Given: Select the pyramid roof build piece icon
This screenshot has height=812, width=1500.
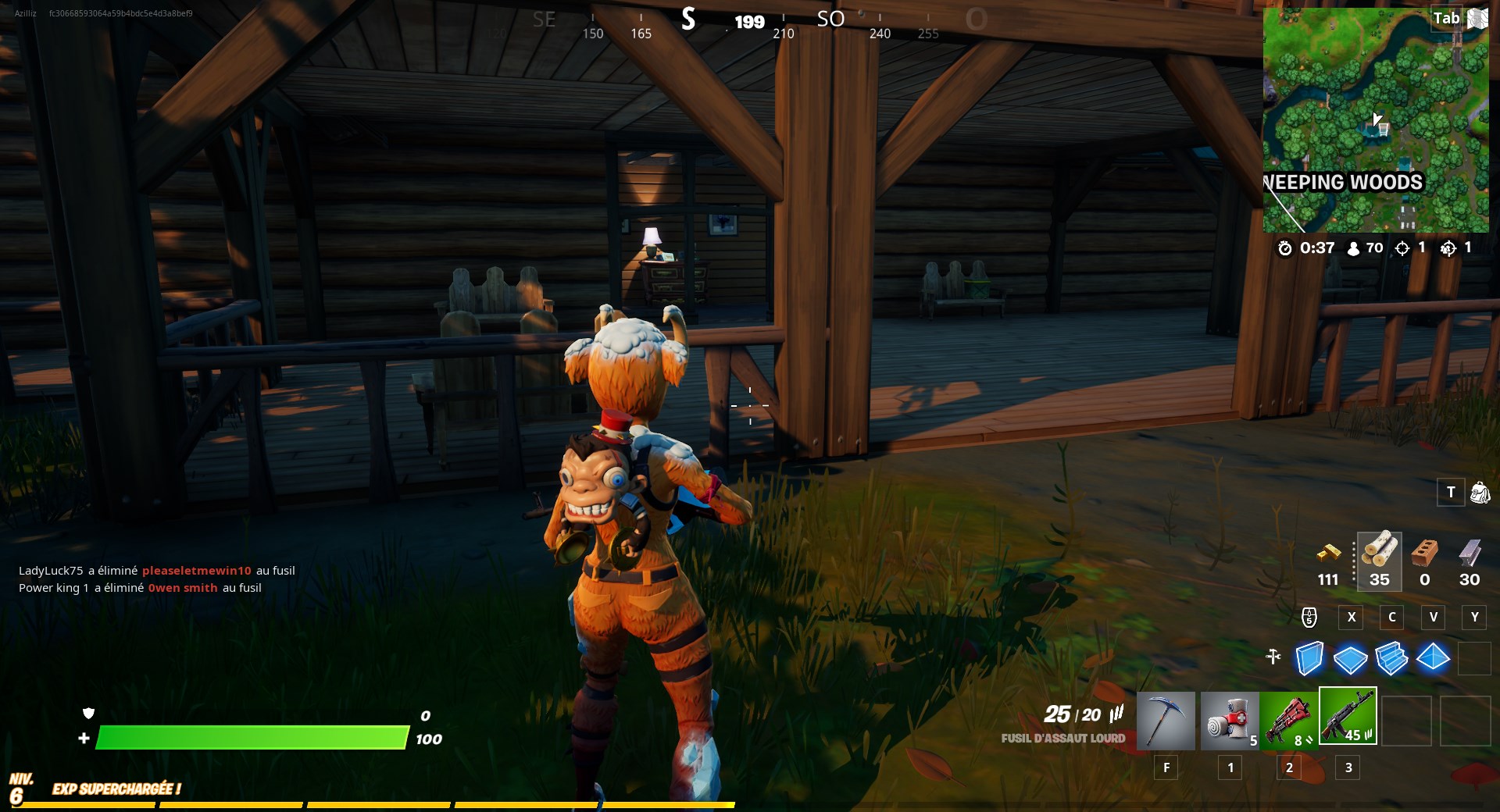Looking at the screenshot, I should coord(1433,660).
